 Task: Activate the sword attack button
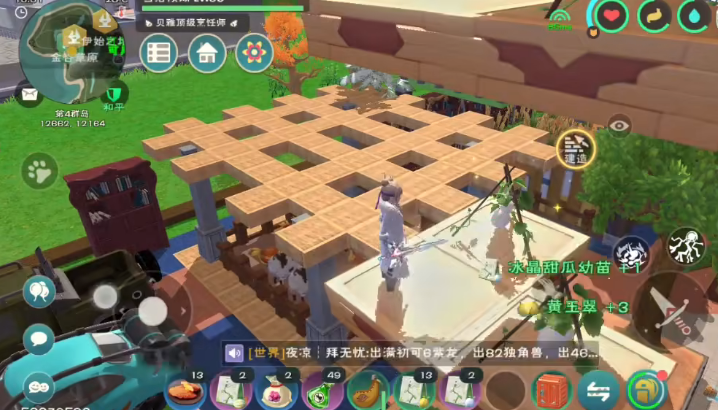tap(672, 304)
